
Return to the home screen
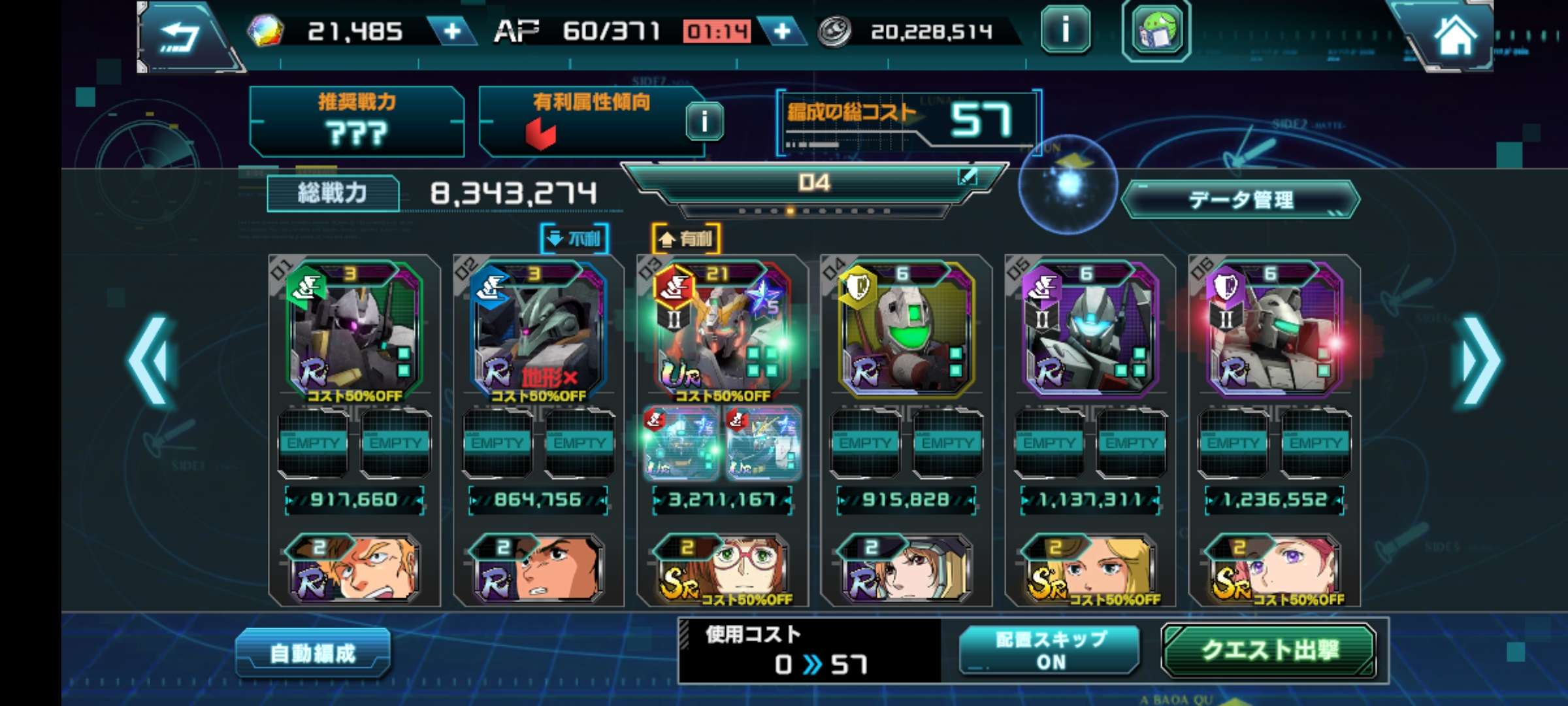[1455, 36]
